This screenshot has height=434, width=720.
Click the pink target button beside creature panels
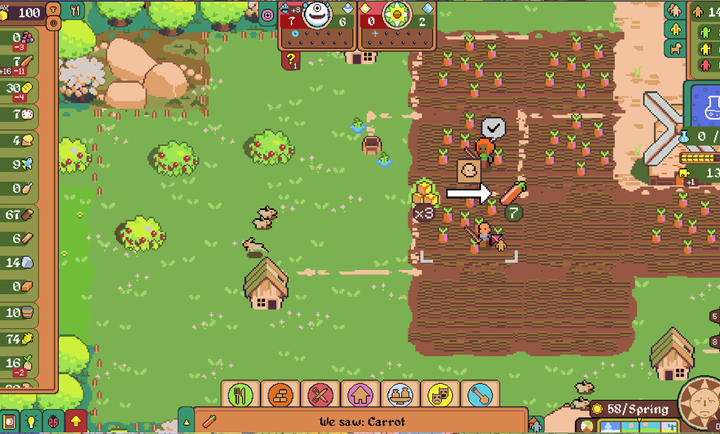click(268, 15)
